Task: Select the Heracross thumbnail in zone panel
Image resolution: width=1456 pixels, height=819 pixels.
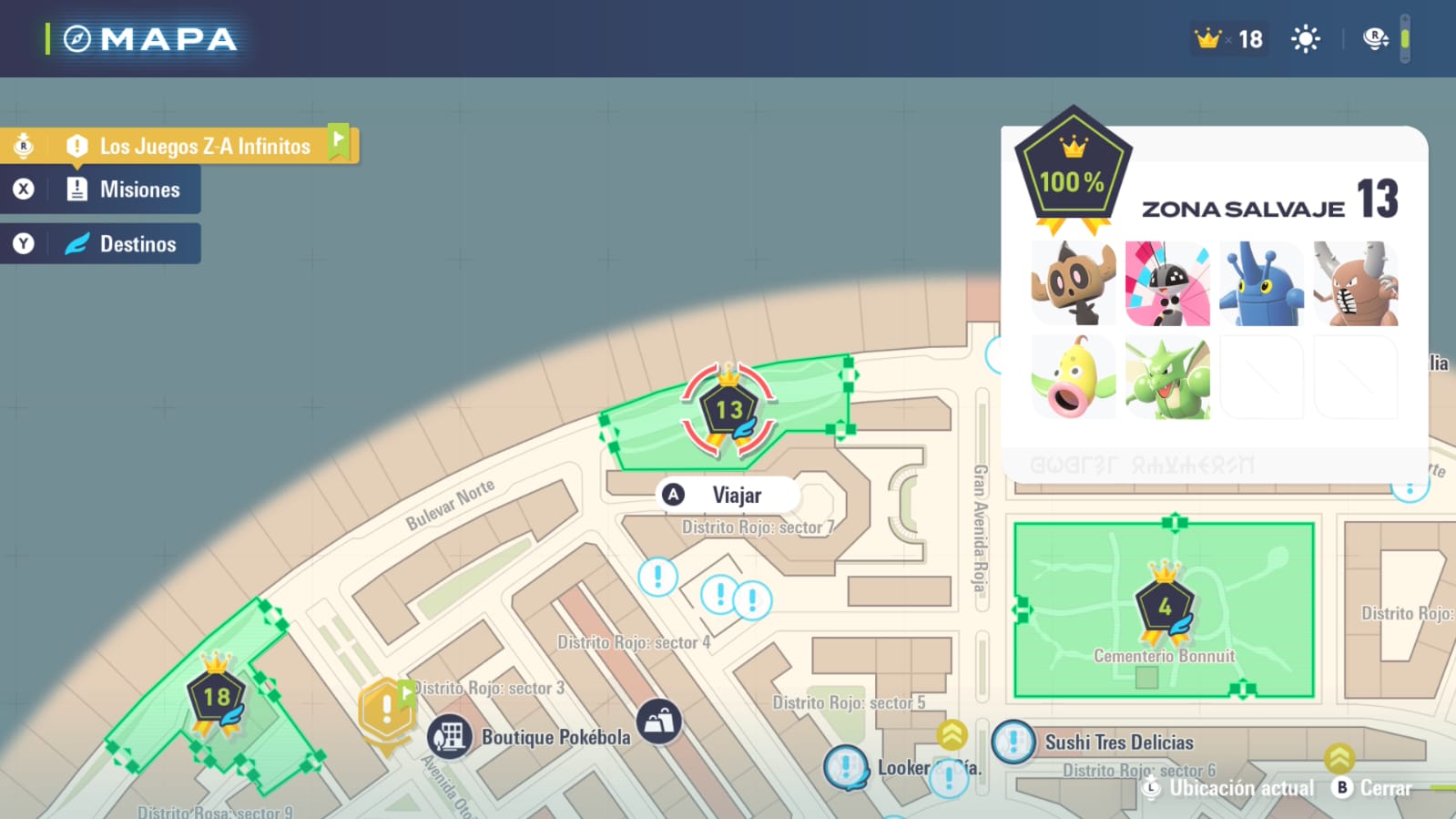Action: point(1261,283)
